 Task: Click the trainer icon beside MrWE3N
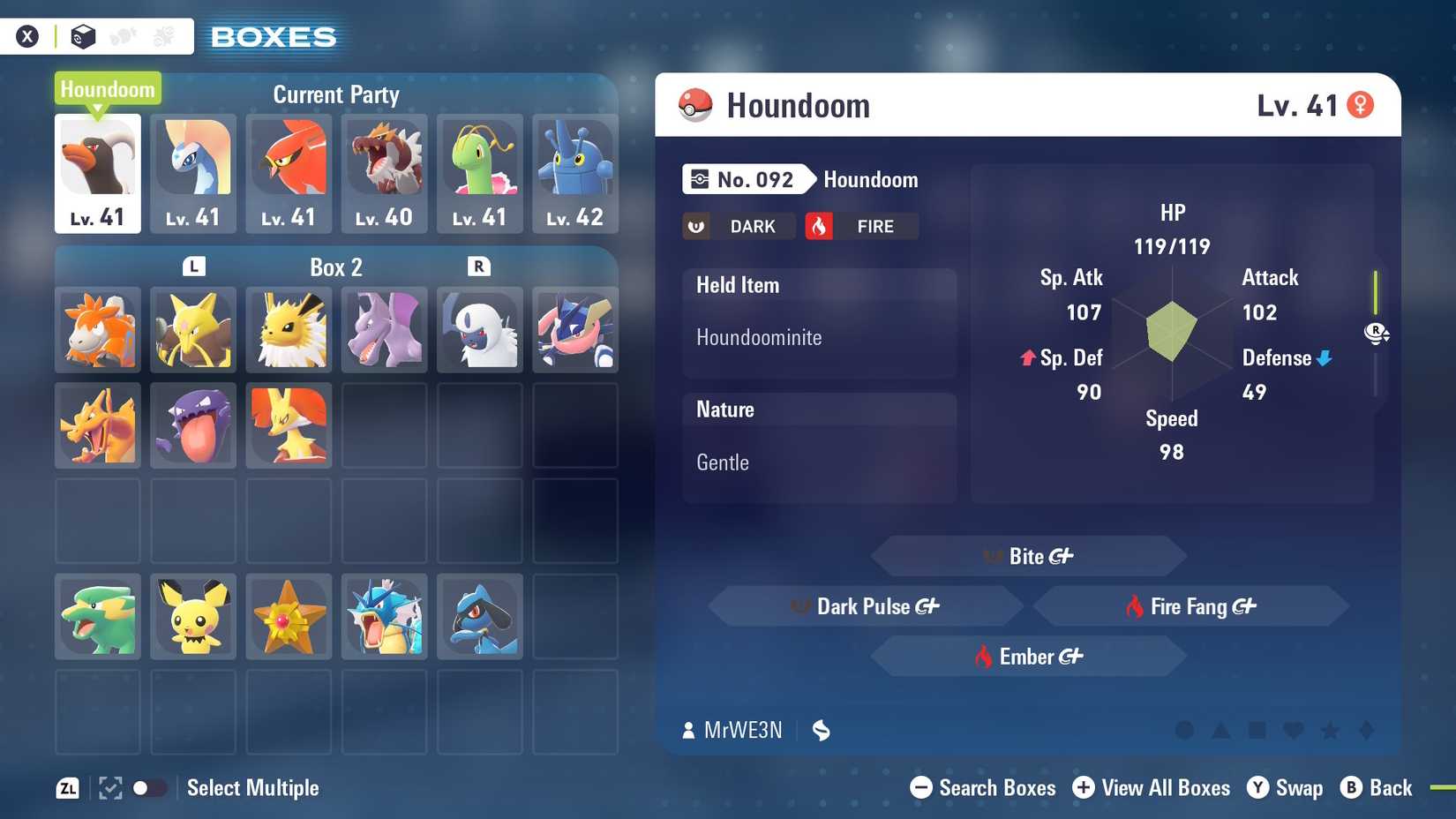[687, 730]
